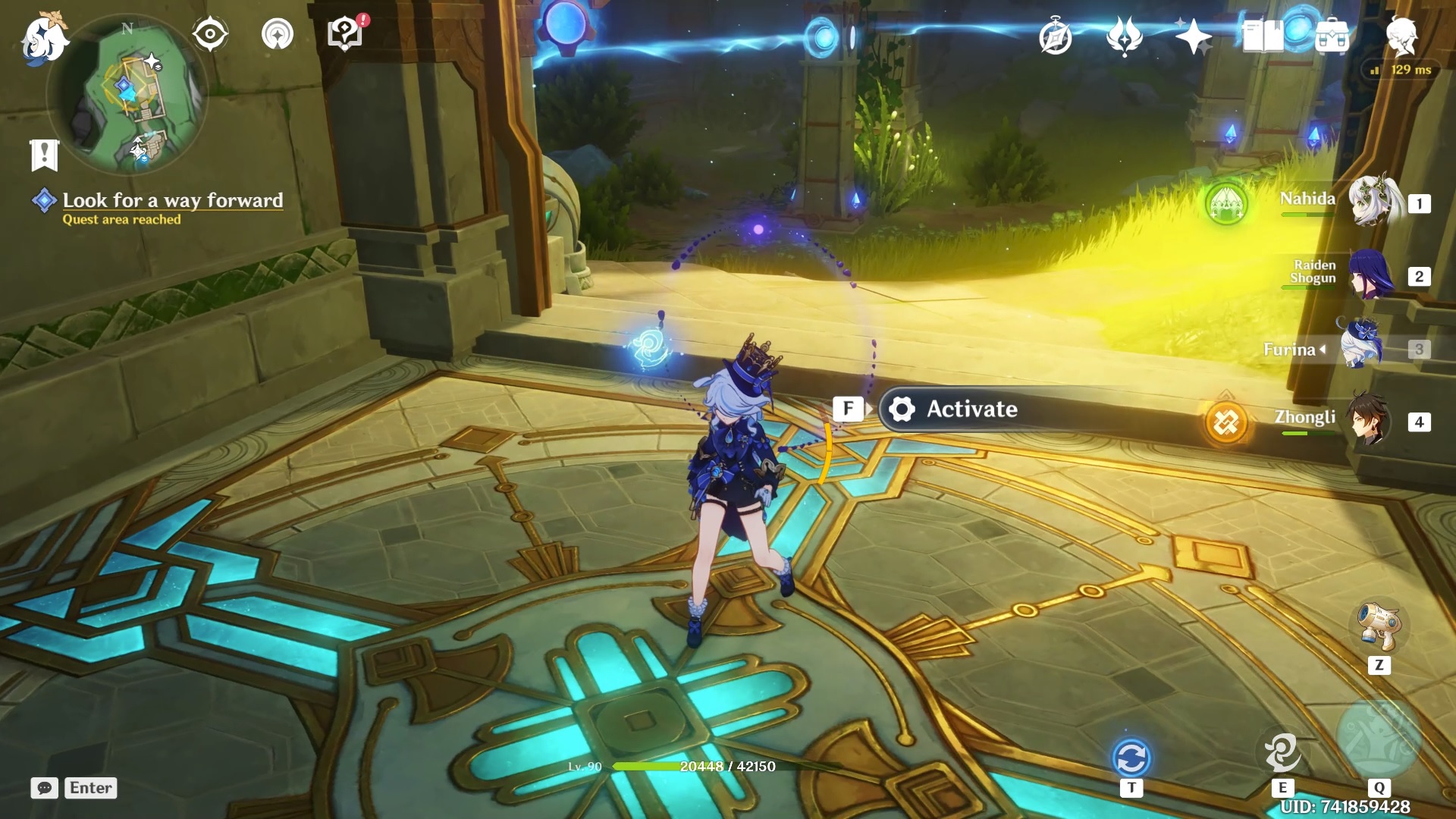Open the Wish star icon

1193,36
